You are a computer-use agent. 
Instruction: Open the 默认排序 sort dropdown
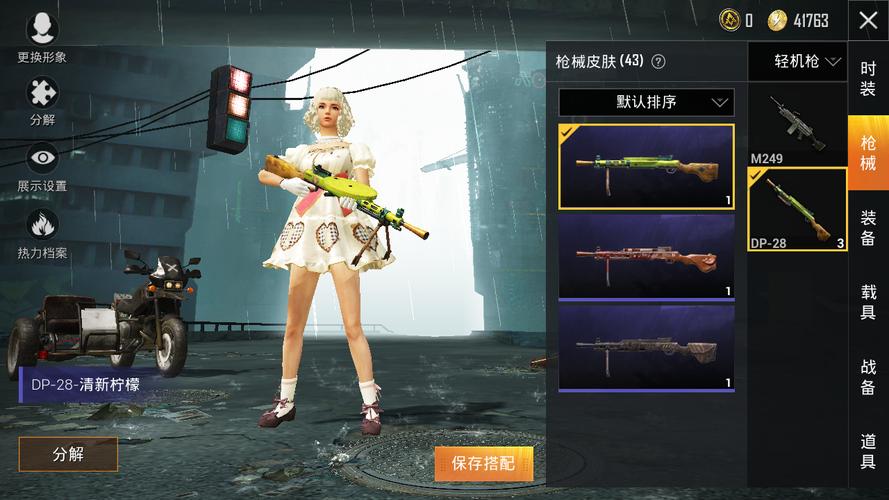pyautogui.click(x=646, y=102)
